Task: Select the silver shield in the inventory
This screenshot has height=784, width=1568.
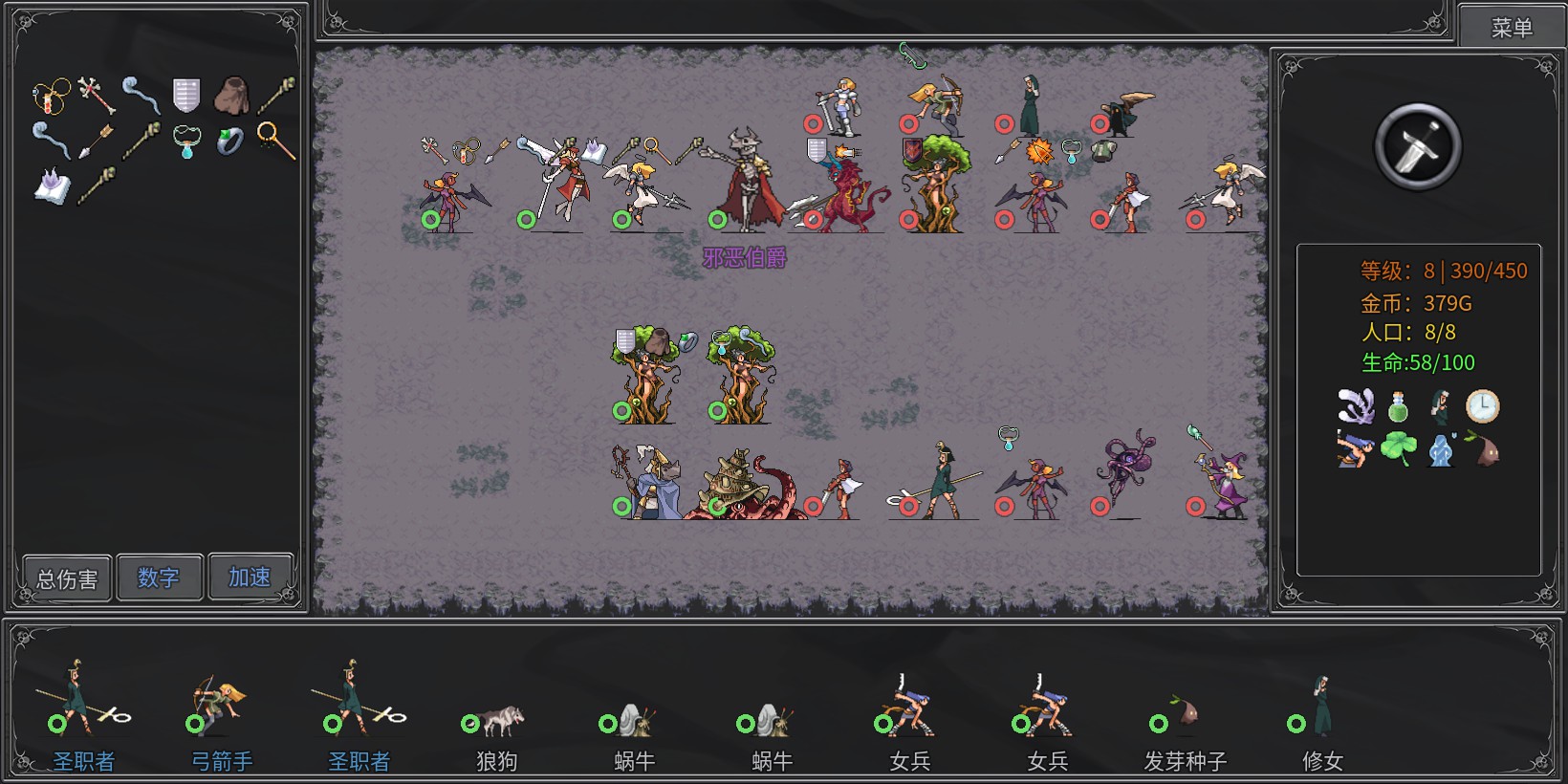Action: pos(186,95)
